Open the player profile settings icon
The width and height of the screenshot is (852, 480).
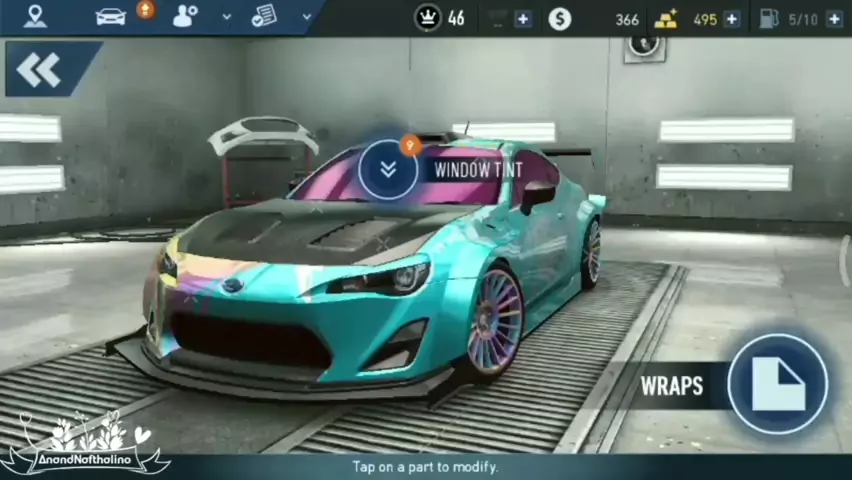[185, 16]
